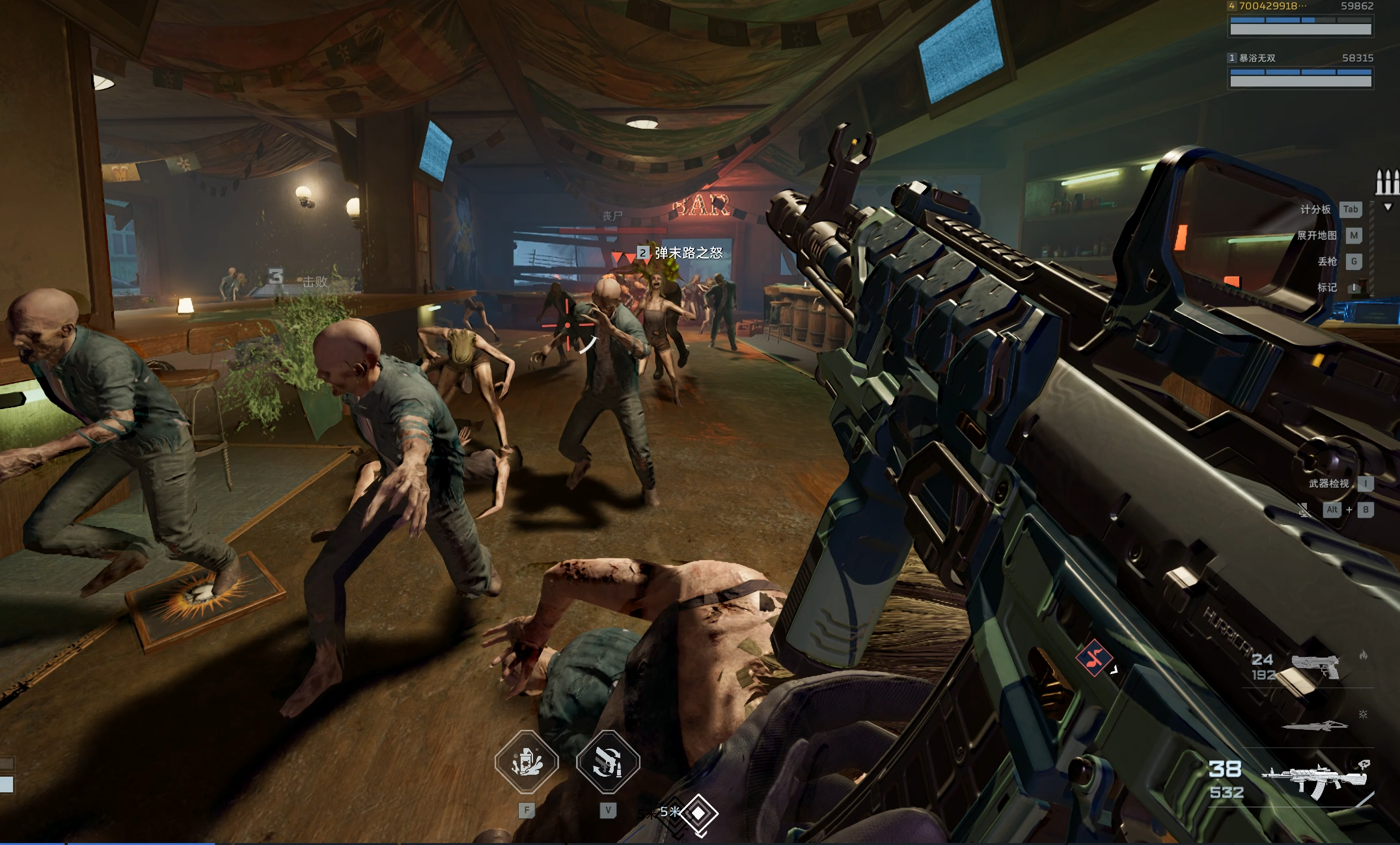
Task: Toggle the muted microphone icon
Action: 1304,510
